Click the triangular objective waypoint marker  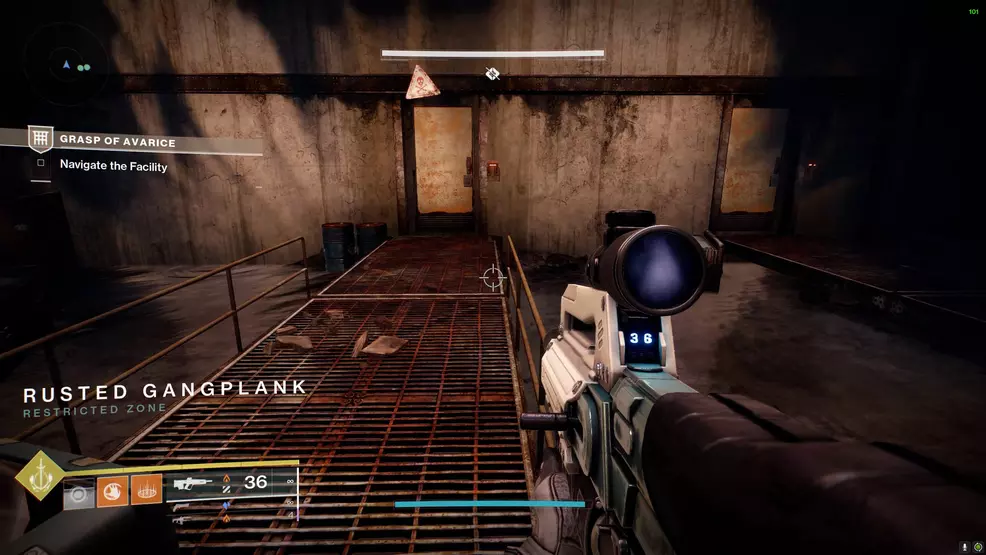(x=421, y=83)
